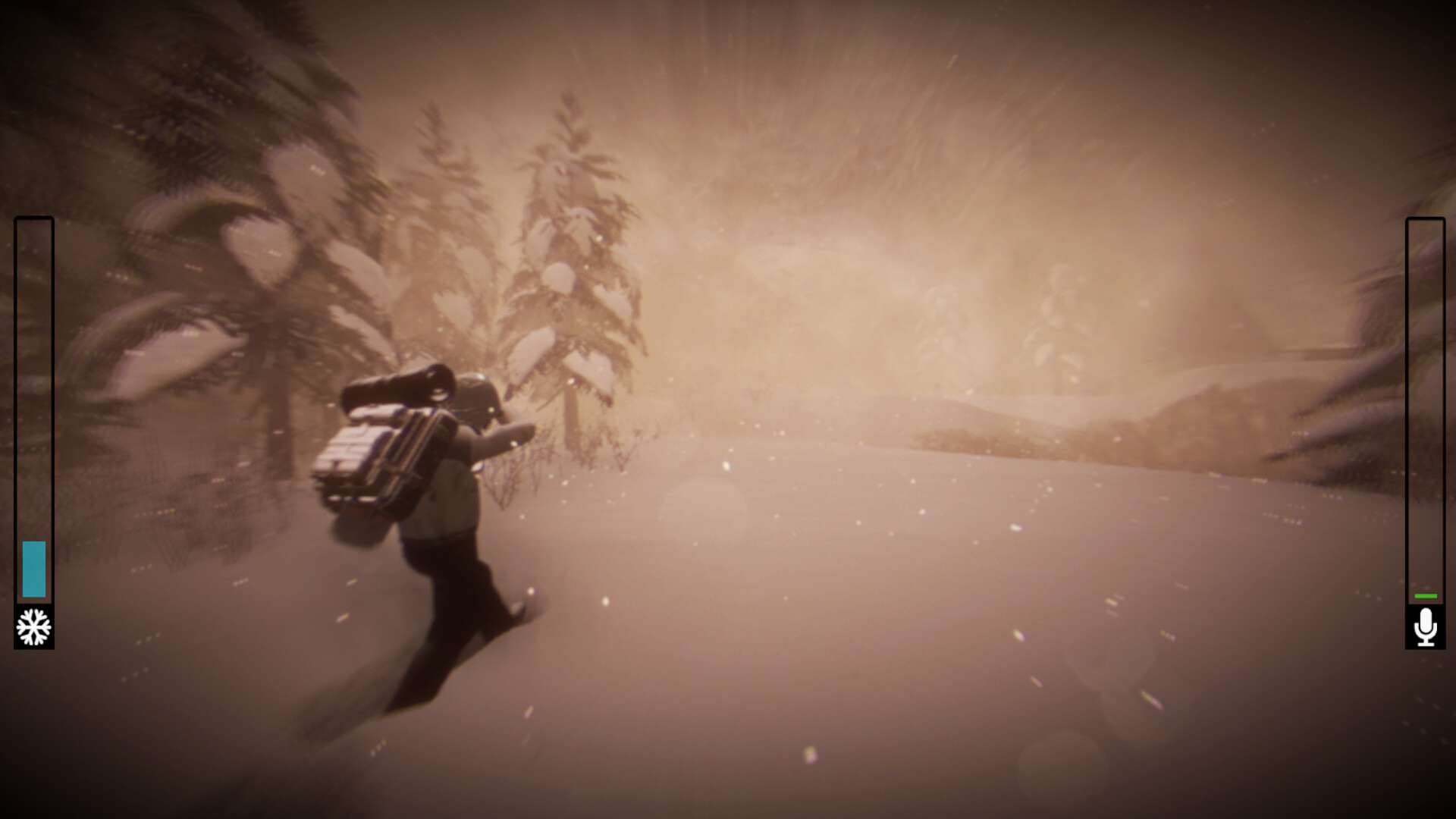Click the top of the temperature gauge
The image size is (1456, 819).
point(35,224)
